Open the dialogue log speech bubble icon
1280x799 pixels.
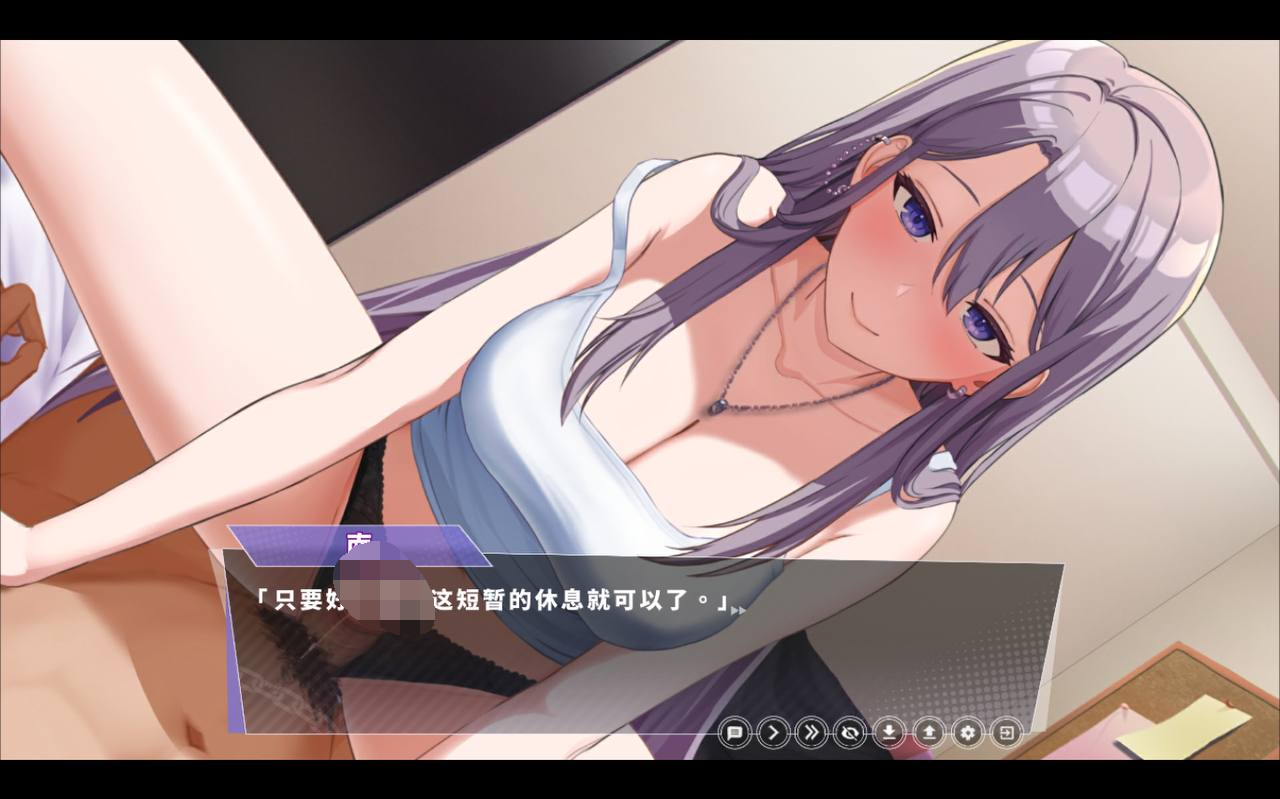pos(734,733)
